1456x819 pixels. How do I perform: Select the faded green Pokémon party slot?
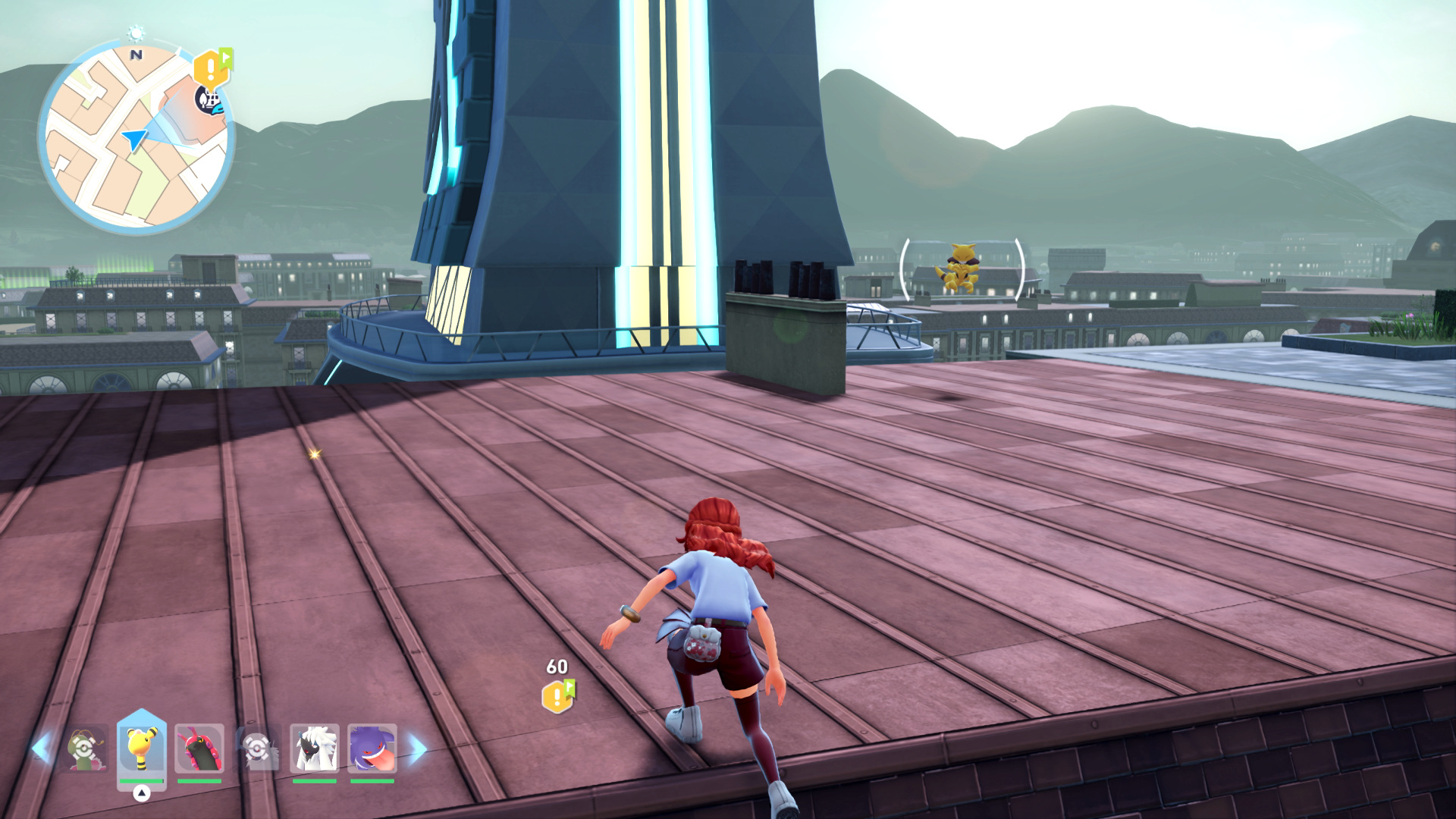(x=84, y=748)
